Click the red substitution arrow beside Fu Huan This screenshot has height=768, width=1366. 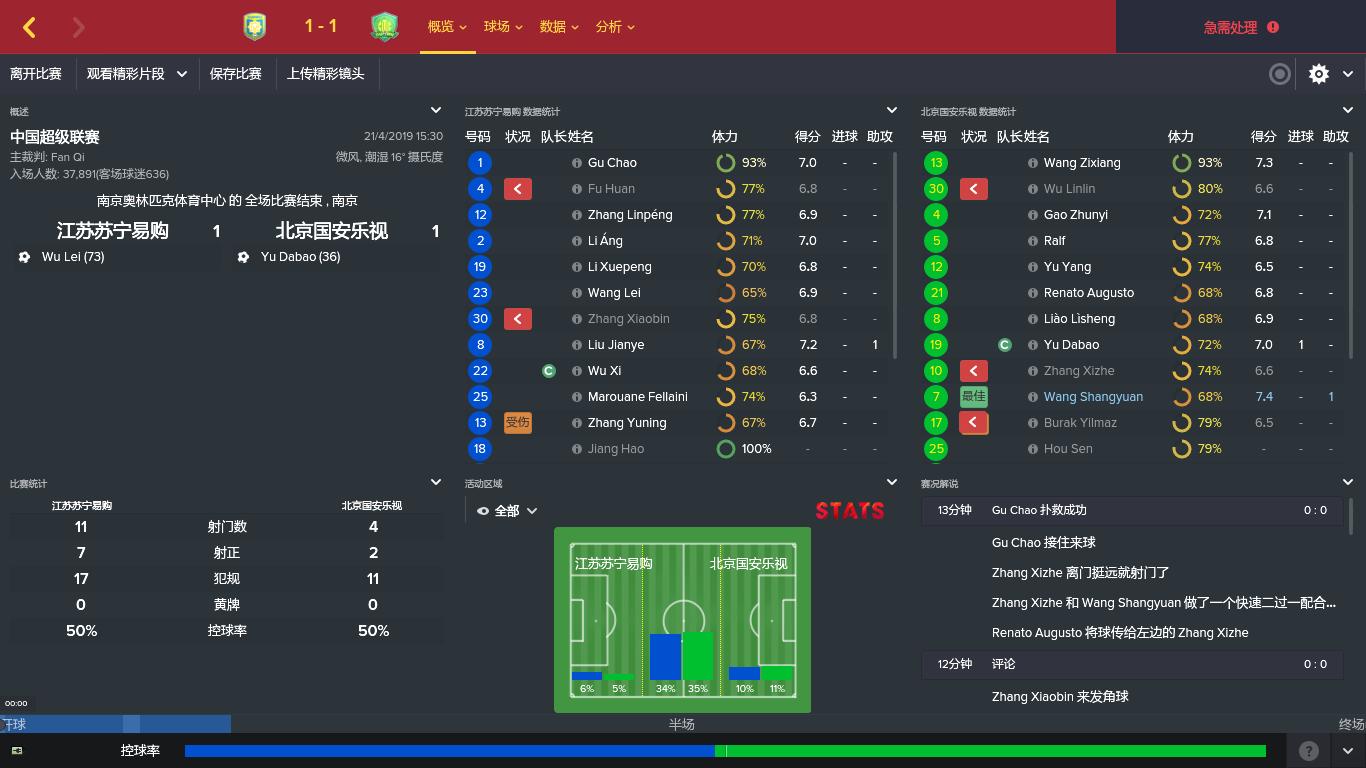point(517,188)
